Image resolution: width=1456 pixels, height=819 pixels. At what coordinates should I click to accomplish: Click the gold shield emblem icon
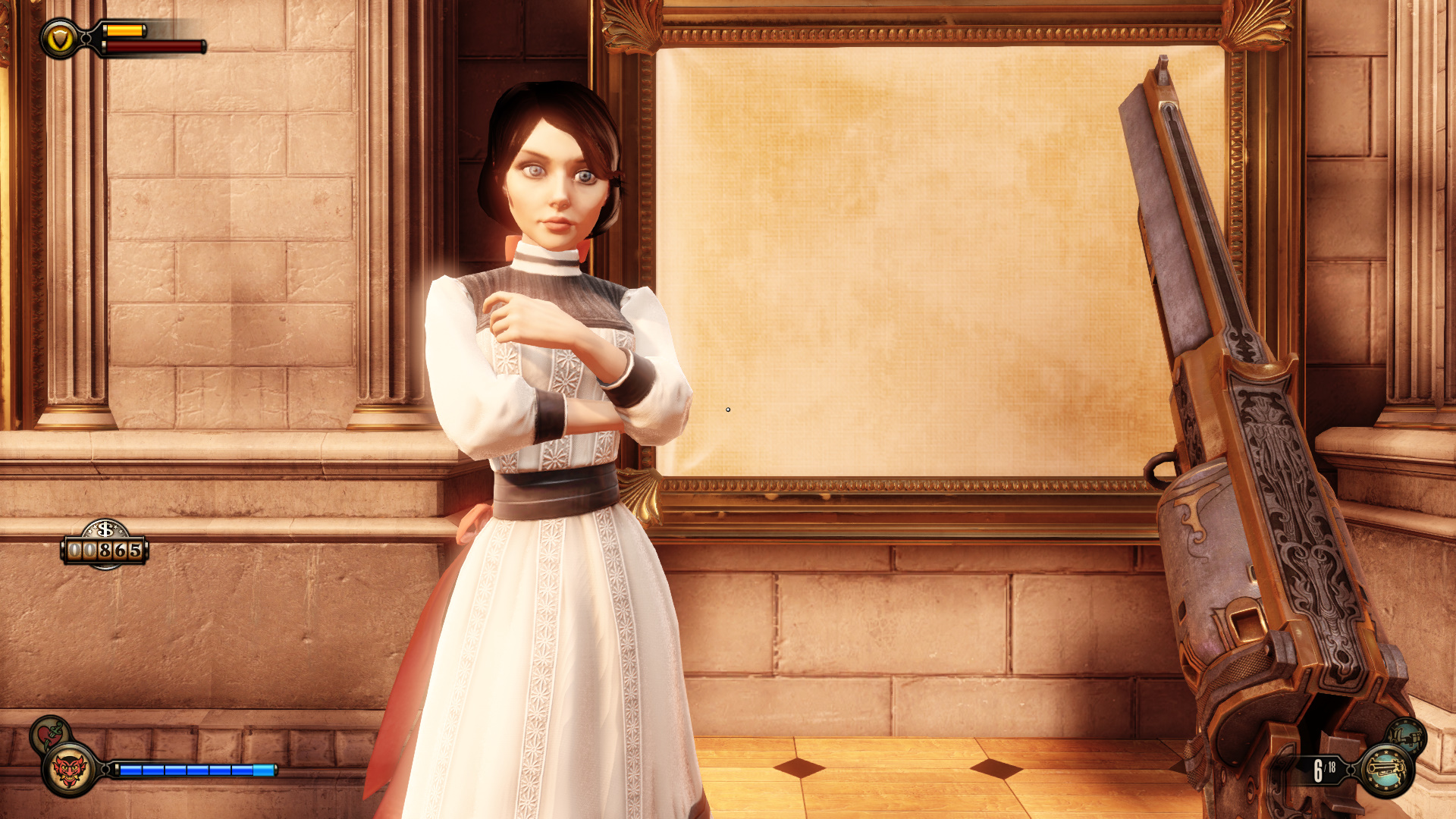pyautogui.click(x=59, y=39)
